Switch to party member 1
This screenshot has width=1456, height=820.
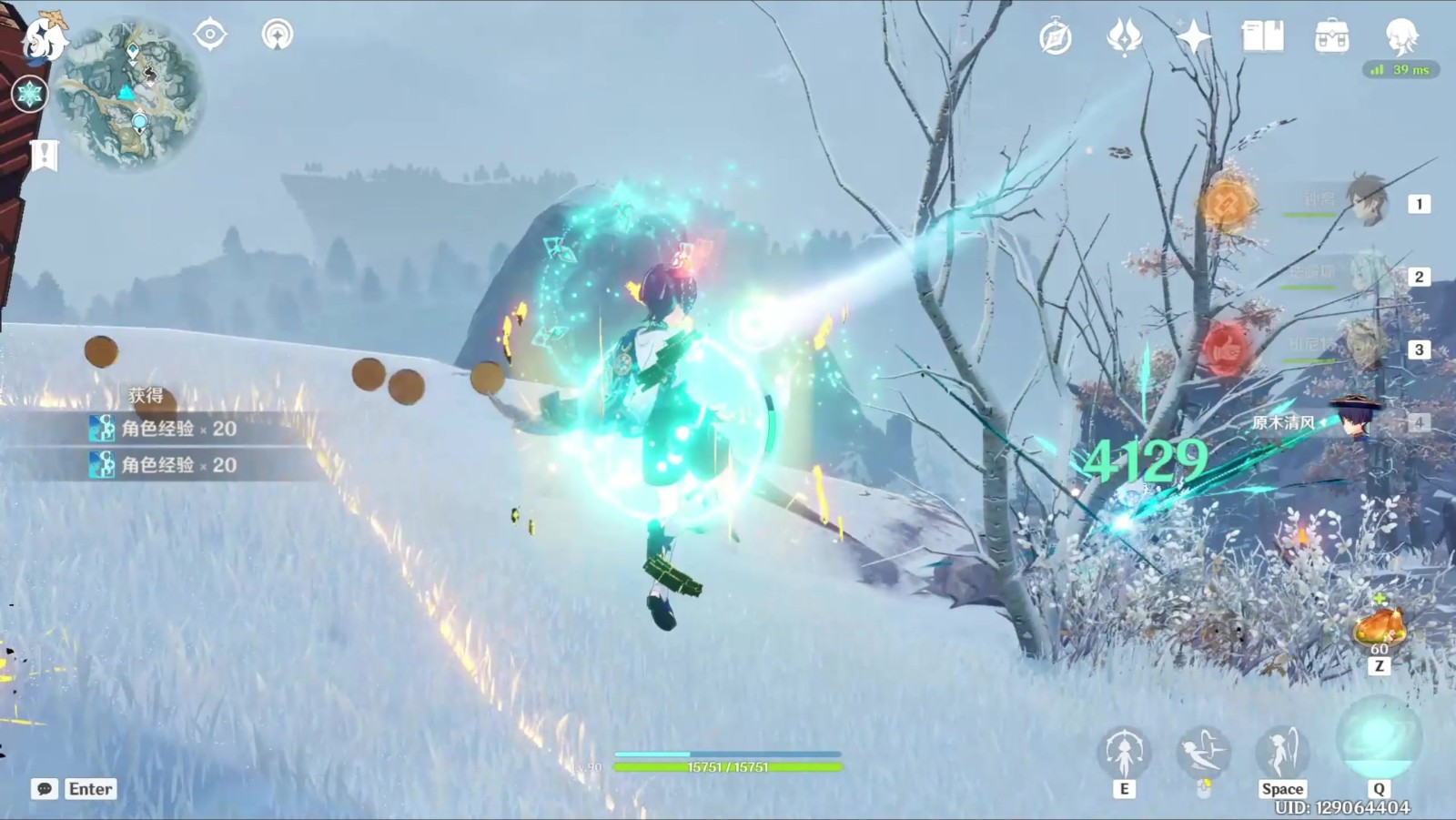1366,203
